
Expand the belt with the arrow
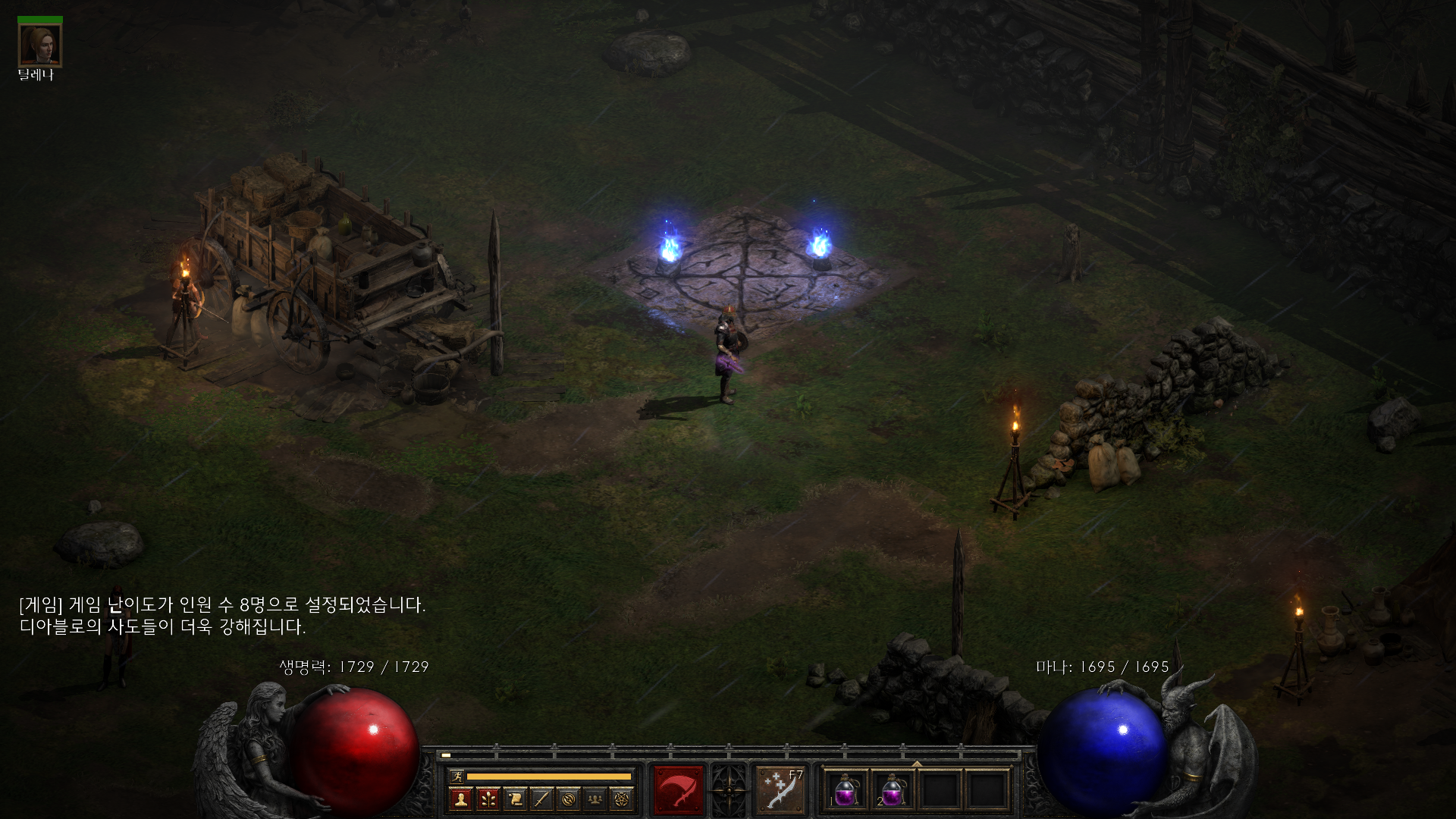pyautogui.click(x=917, y=764)
